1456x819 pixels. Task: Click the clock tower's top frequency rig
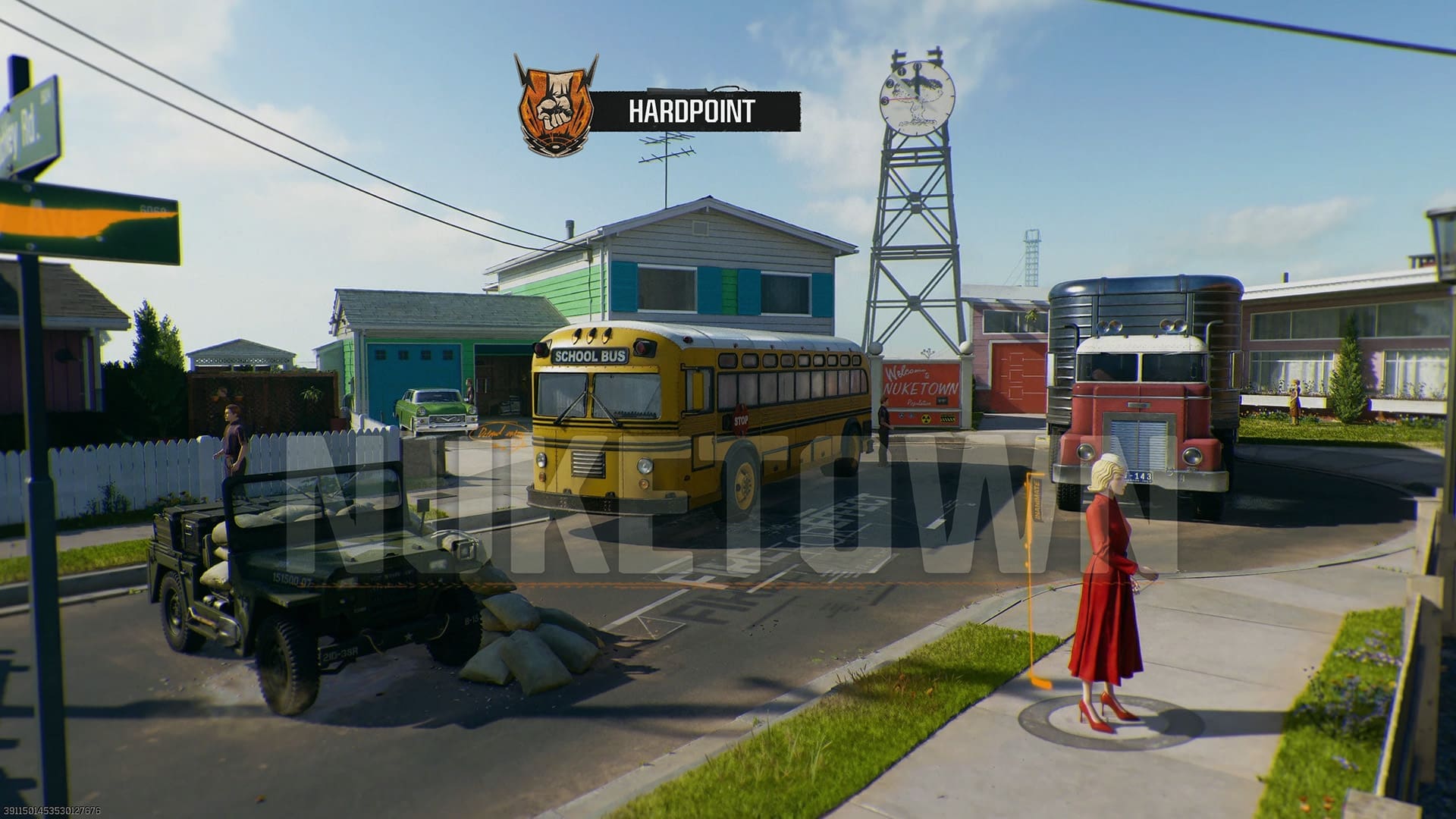(914, 55)
